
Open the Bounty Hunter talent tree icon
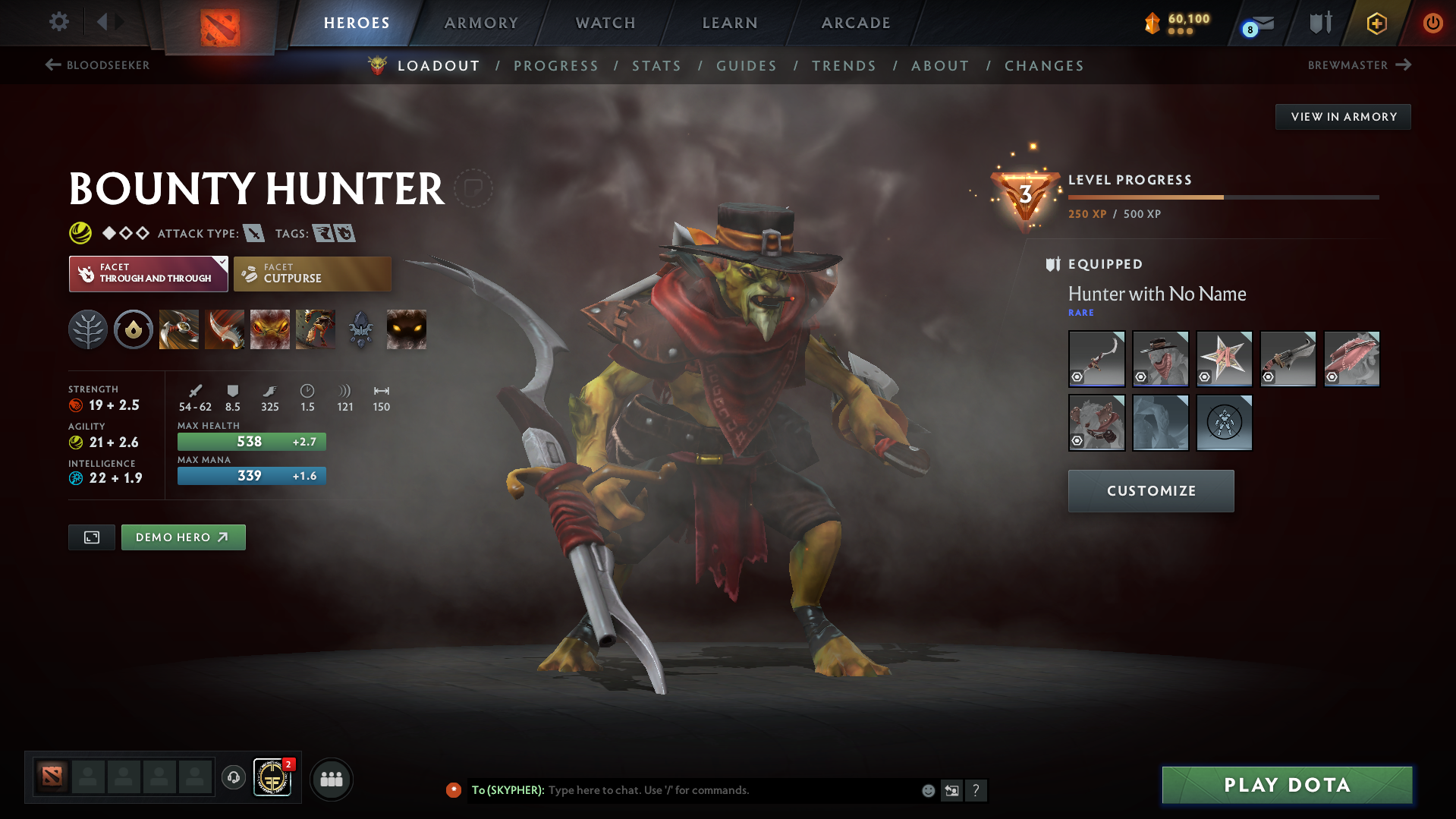tap(88, 329)
